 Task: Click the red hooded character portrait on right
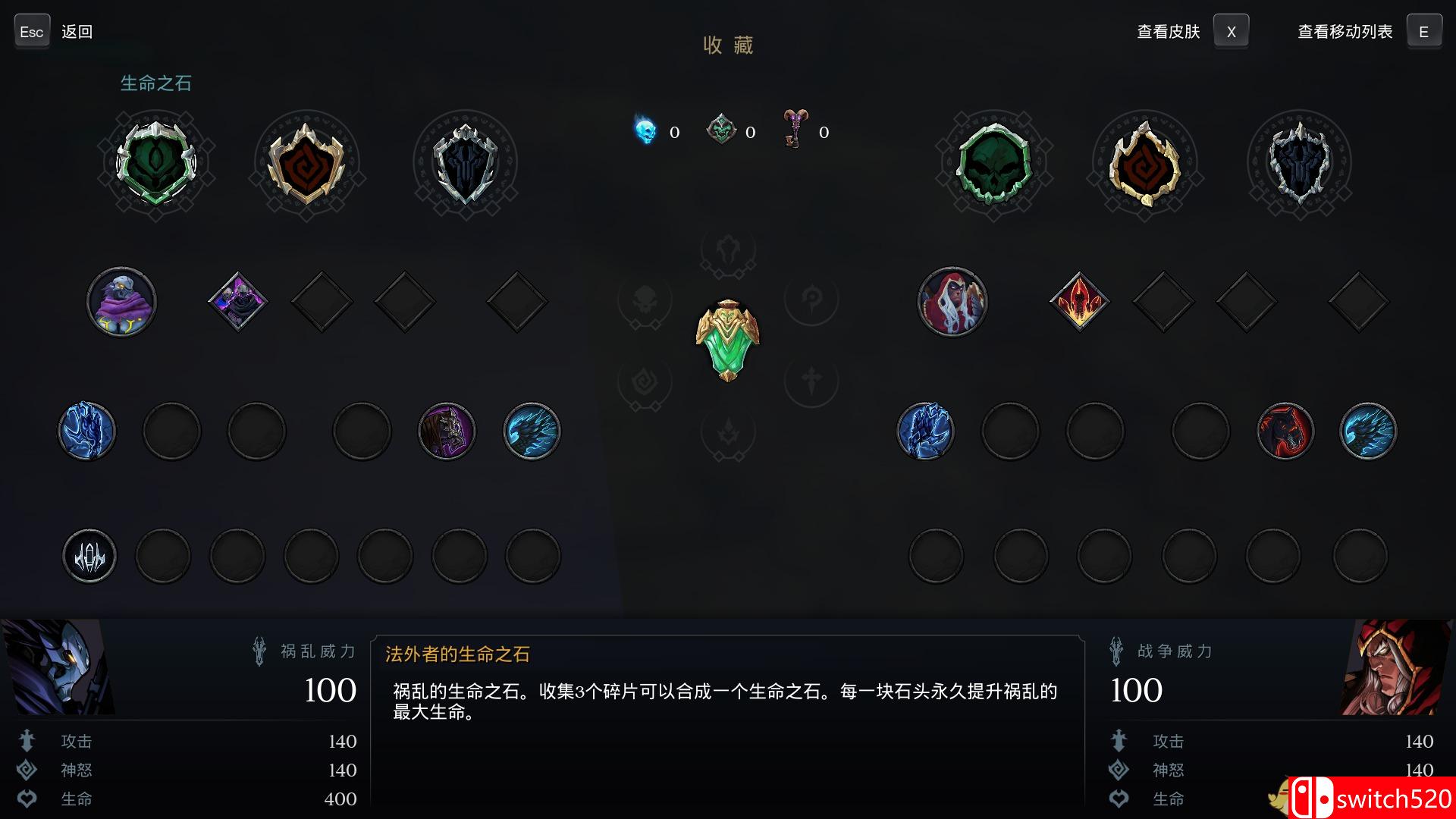click(952, 301)
